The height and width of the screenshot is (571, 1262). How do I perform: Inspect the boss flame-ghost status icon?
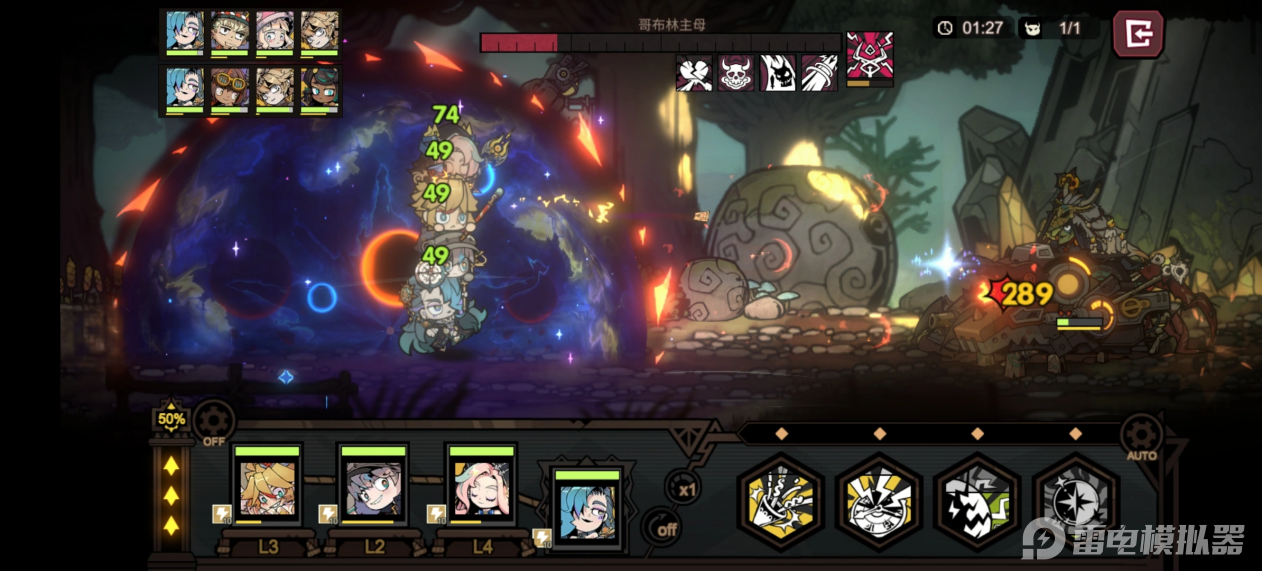tap(778, 73)
